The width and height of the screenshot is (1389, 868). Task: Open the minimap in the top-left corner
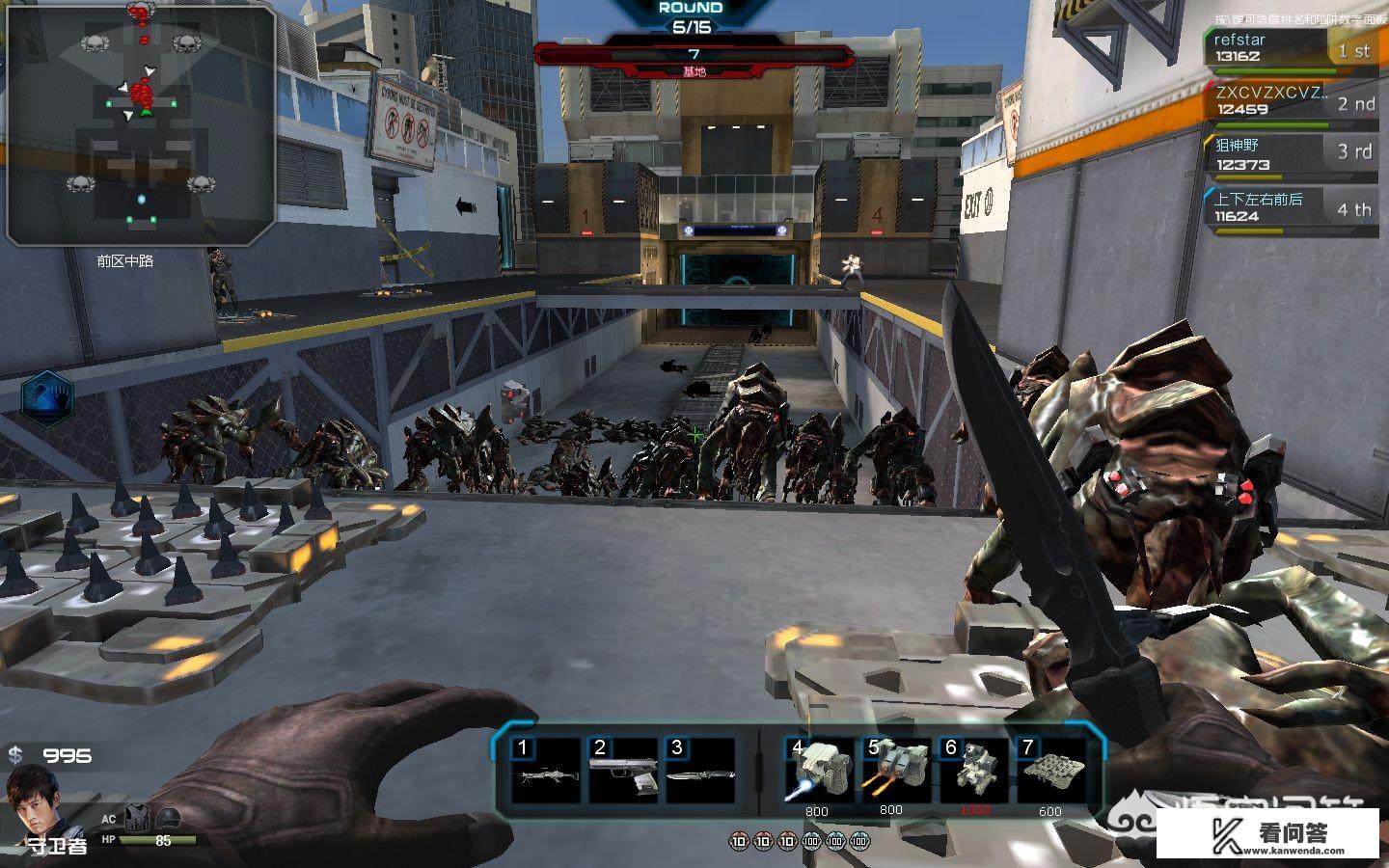click(141, 123)
